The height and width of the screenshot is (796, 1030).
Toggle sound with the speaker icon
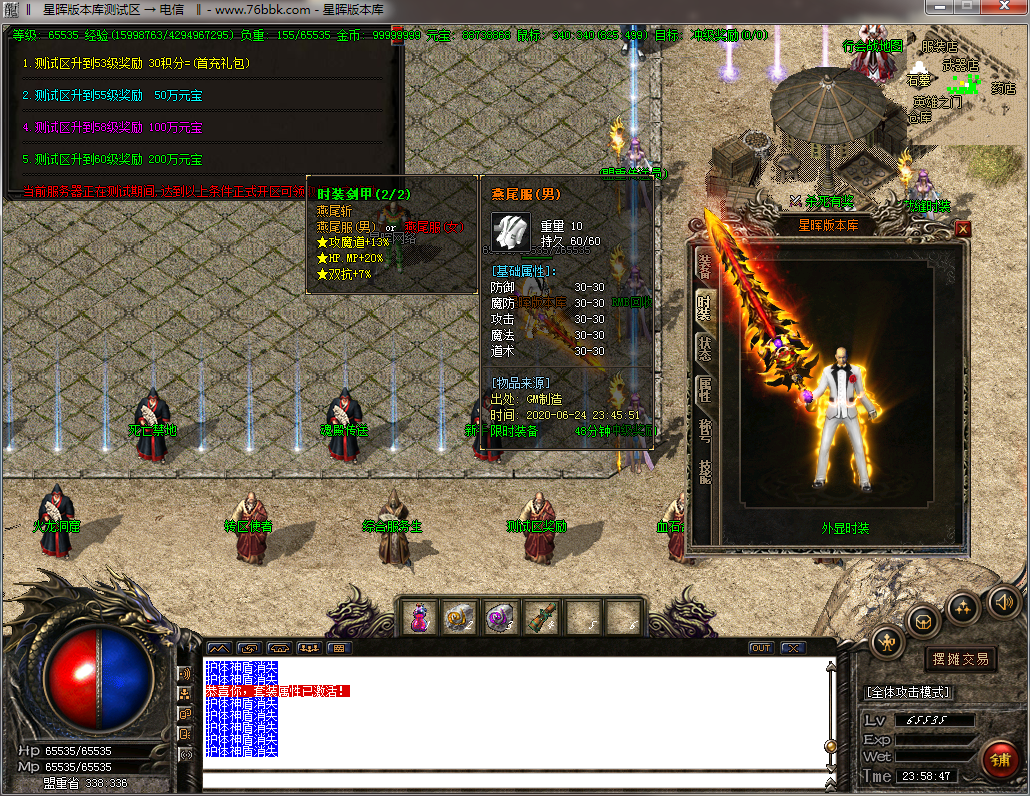1004,602
